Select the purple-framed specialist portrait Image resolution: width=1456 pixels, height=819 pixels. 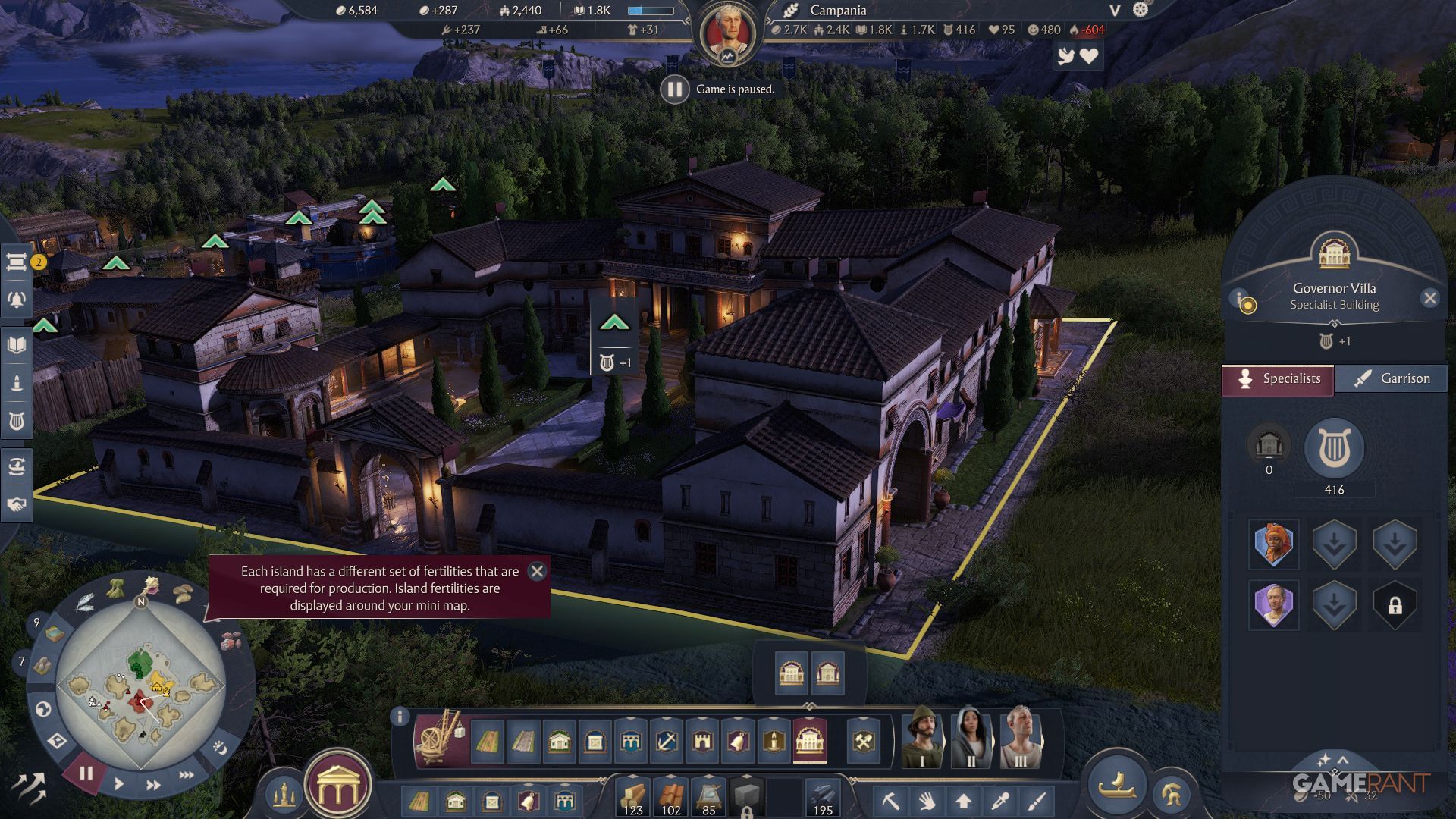click(1273, 604)
